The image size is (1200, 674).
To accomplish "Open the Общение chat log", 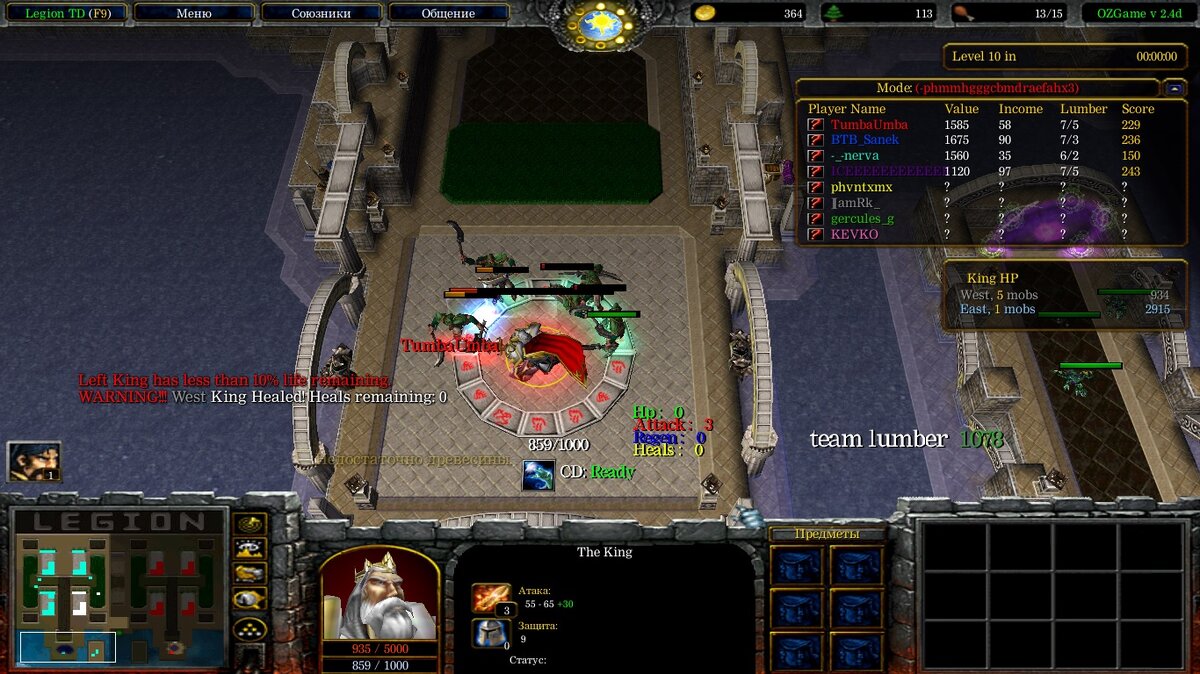I will coord(448,14).
